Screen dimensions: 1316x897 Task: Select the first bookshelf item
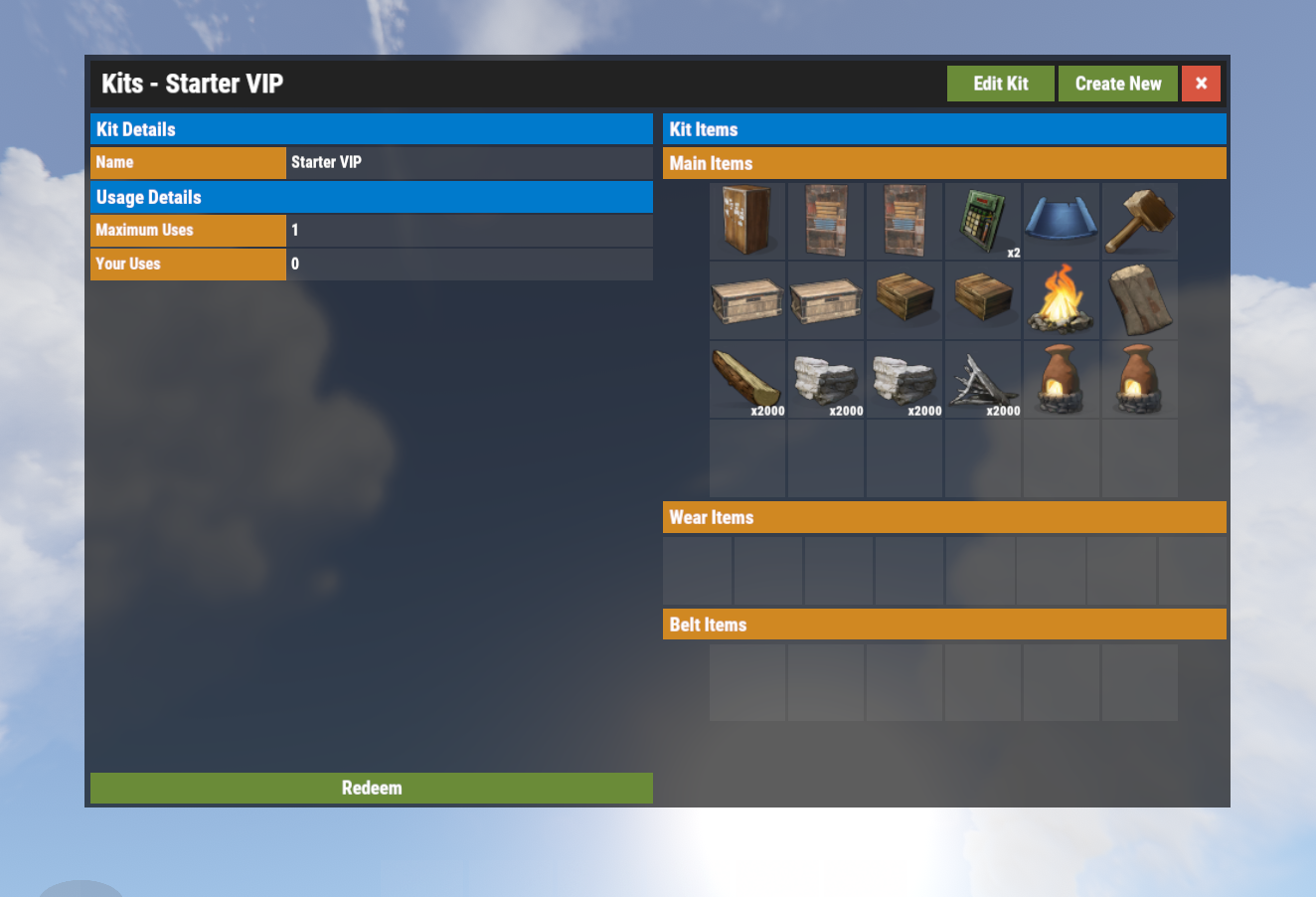click(826, 220)
